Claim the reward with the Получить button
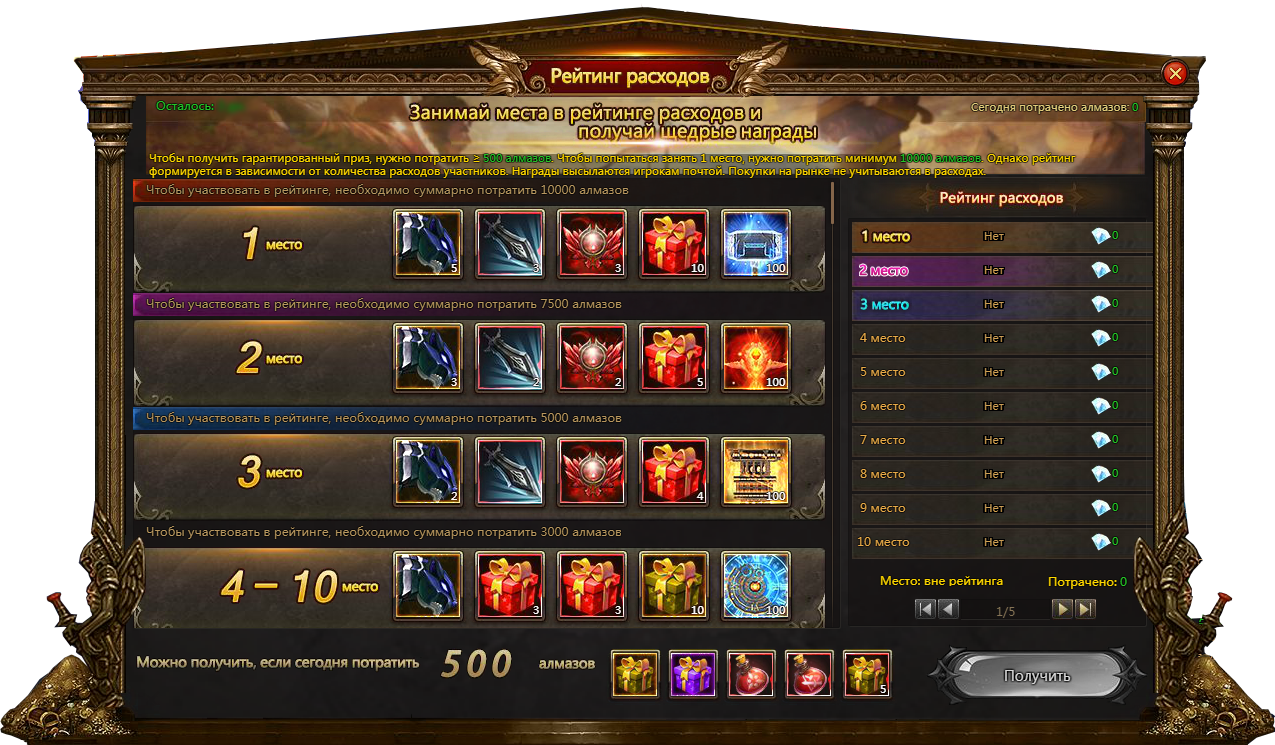 point(1036,676)
